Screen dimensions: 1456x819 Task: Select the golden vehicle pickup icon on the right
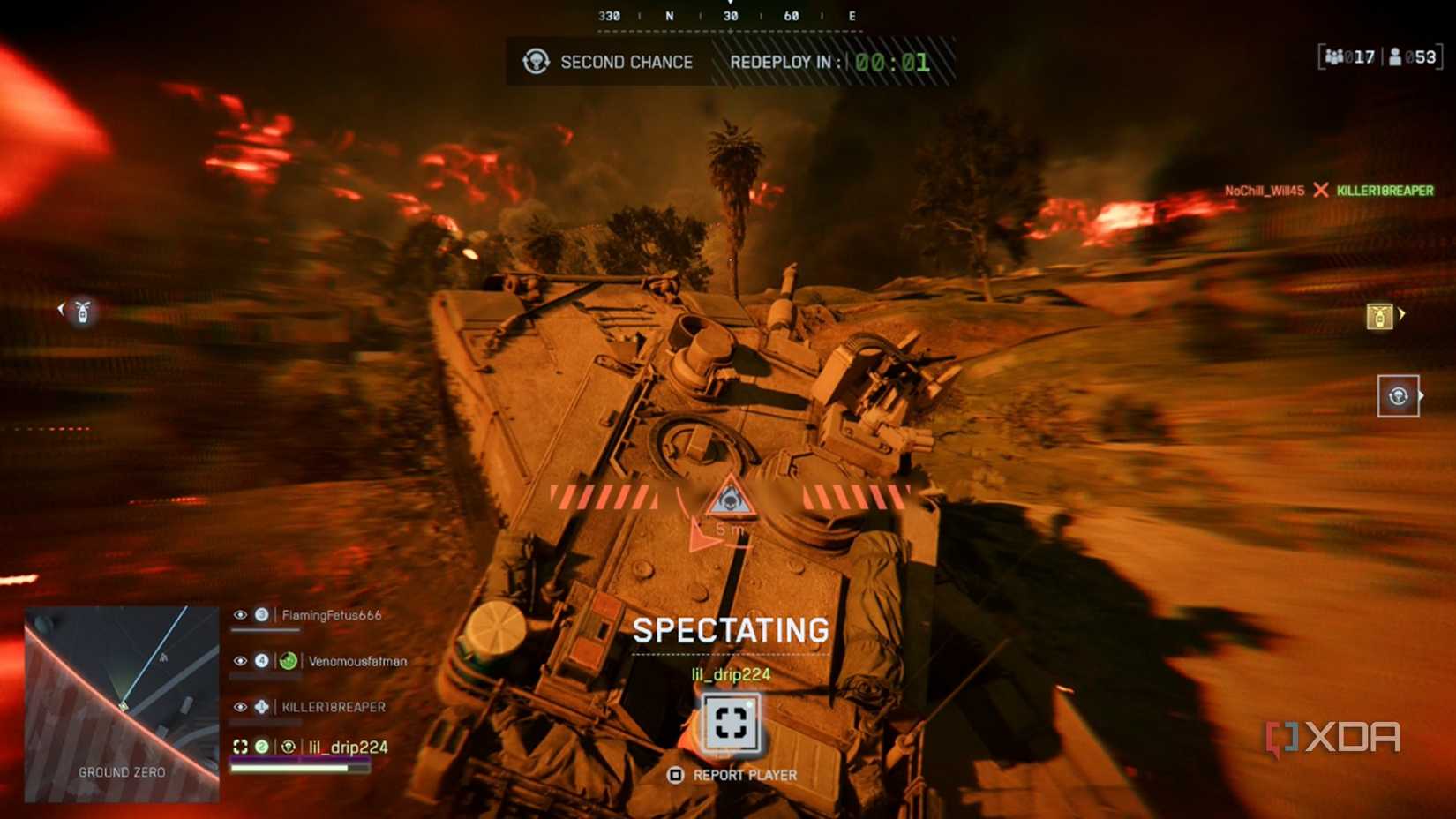(1380, 316)
